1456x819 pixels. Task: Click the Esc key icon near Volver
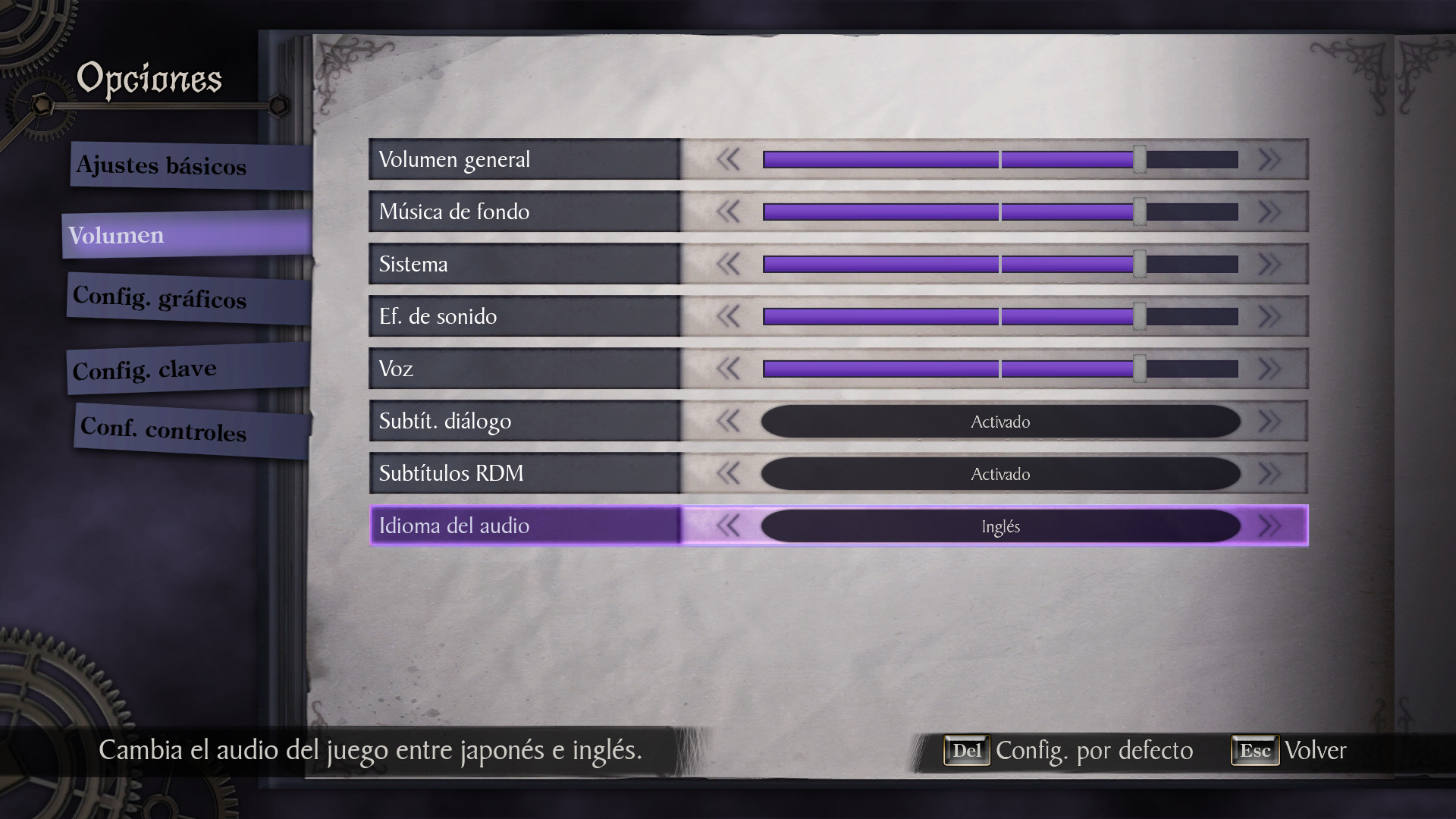tap(1255, 751)
